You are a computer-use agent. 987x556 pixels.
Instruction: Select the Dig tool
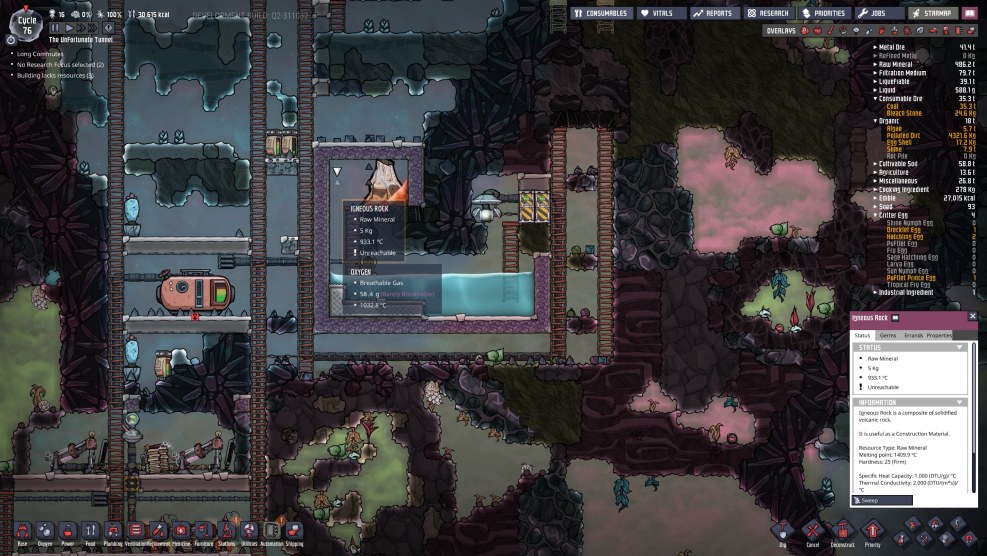pyautogui.click(x=782, y=531)
